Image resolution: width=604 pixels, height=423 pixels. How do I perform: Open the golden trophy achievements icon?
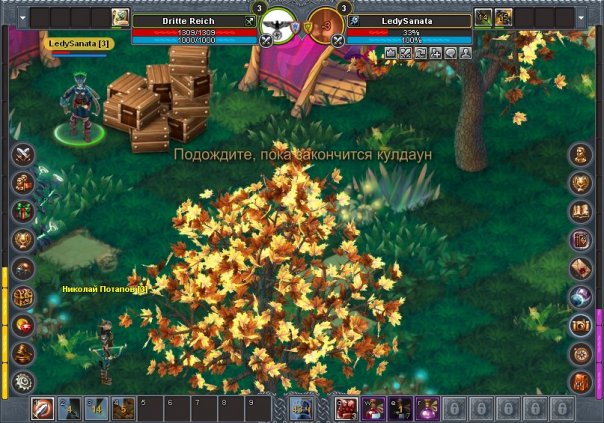tap(22, 239)
